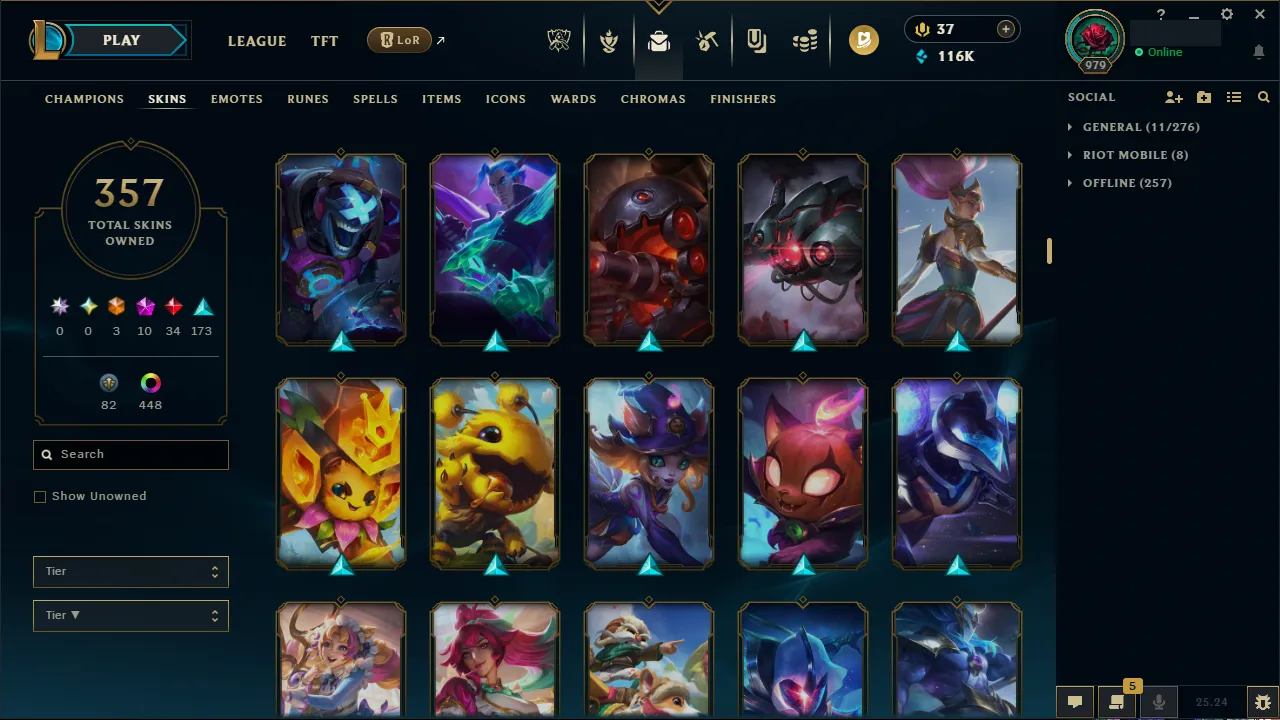Select the Collection backpack icon
The width and height of the screenshot is (1280, 720).
pos(657,40)
